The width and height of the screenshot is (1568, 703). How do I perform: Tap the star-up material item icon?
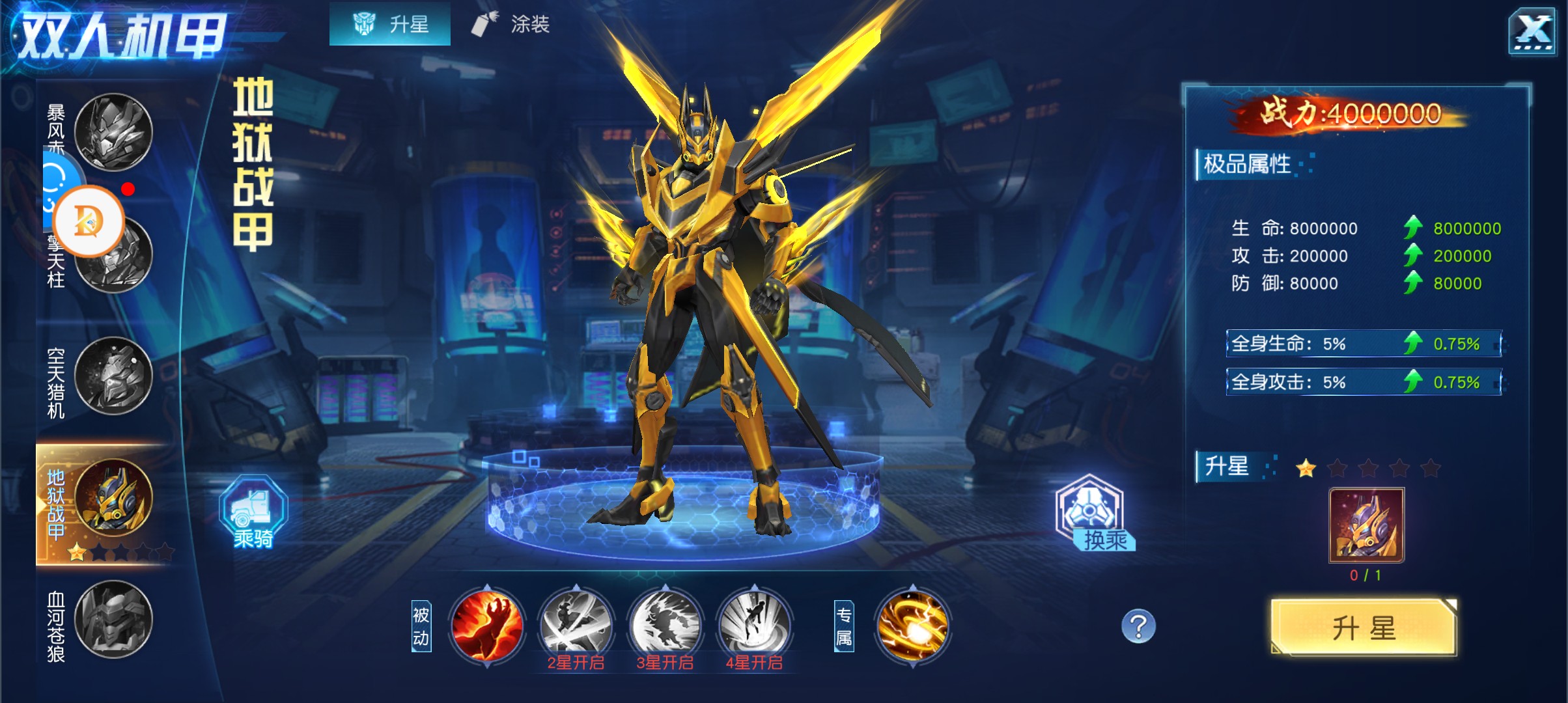click(x=1366, y=525)
